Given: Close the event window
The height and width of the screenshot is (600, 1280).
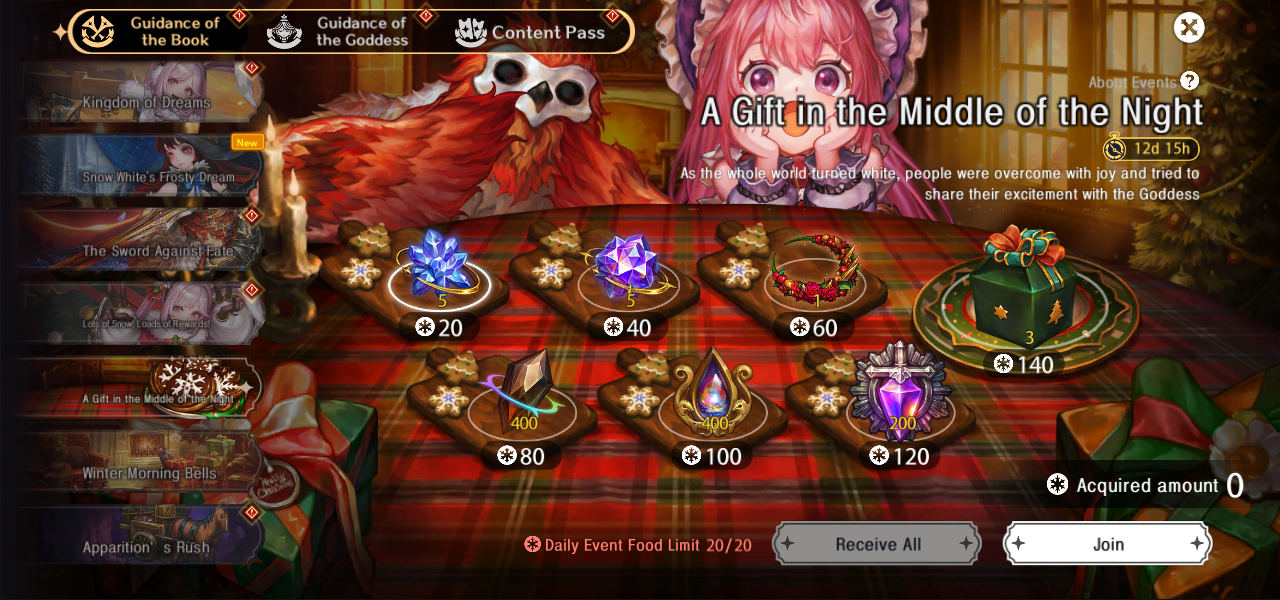Looking at the screenshot, I should [x=1189, y=27].
